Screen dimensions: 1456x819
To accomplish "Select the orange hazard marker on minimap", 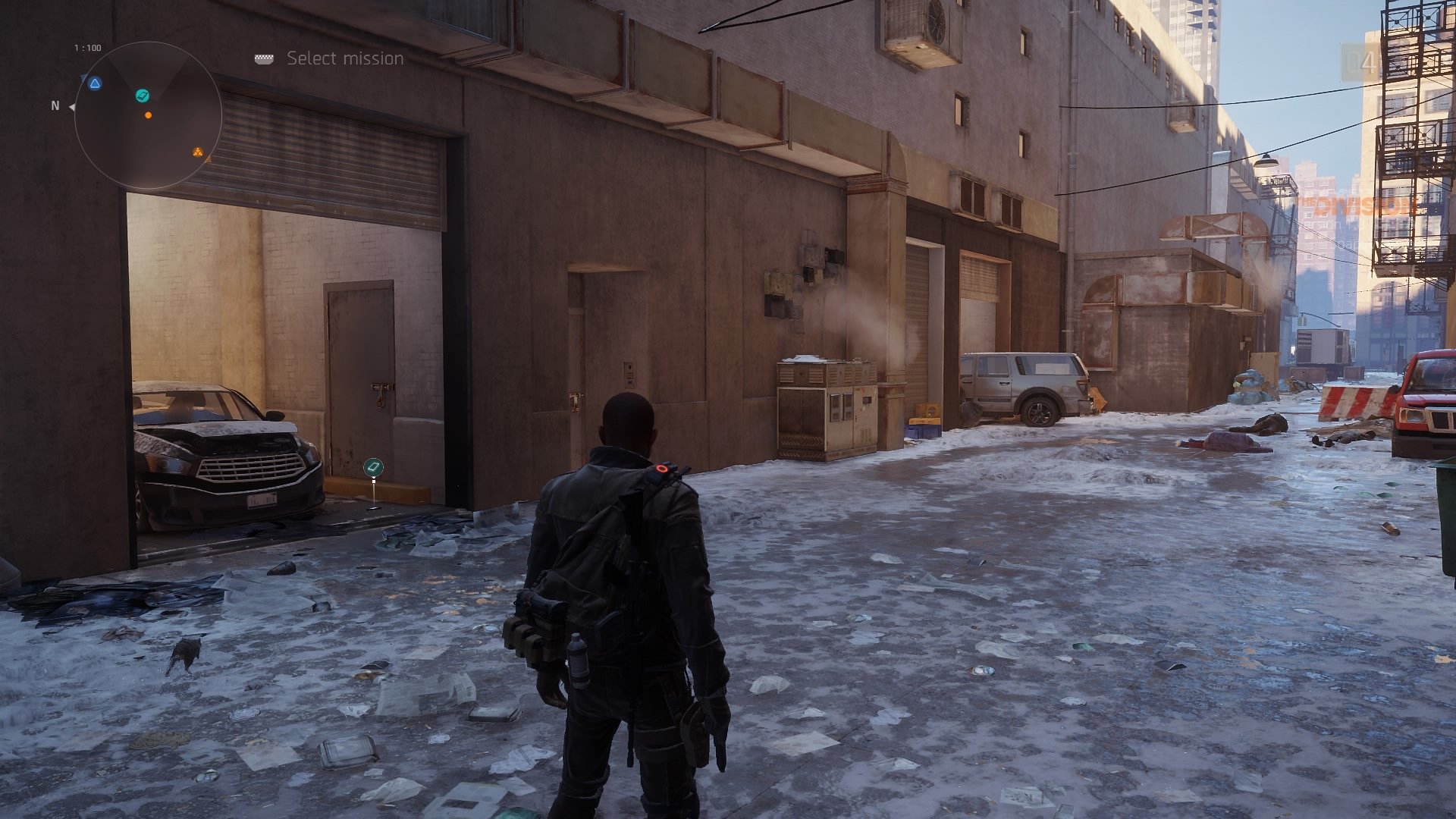I will [198, 152].
